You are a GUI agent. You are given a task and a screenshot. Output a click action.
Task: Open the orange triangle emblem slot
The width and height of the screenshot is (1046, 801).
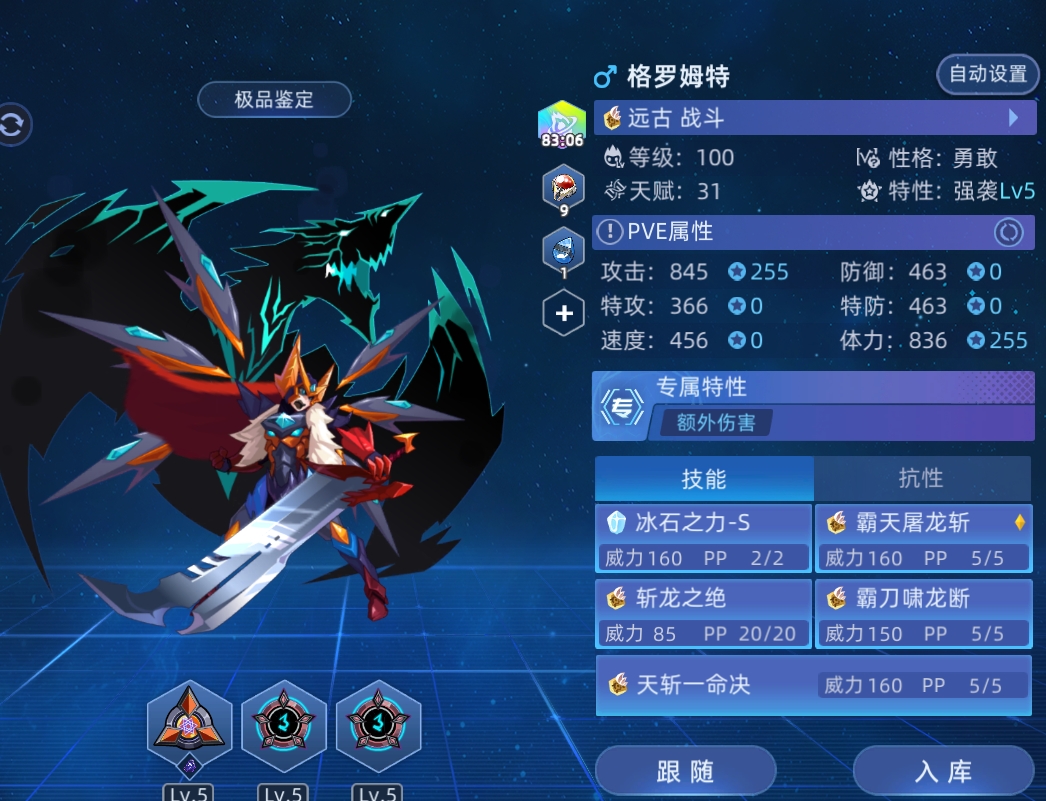click(189, 724)
